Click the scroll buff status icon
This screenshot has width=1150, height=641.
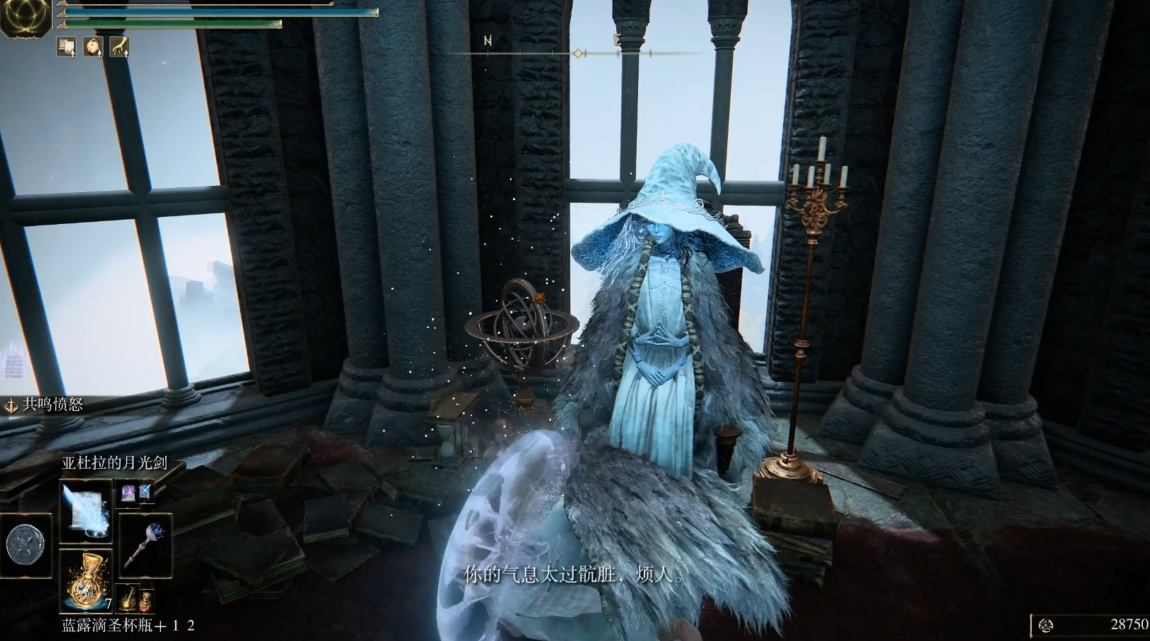[x=66, y=46]
